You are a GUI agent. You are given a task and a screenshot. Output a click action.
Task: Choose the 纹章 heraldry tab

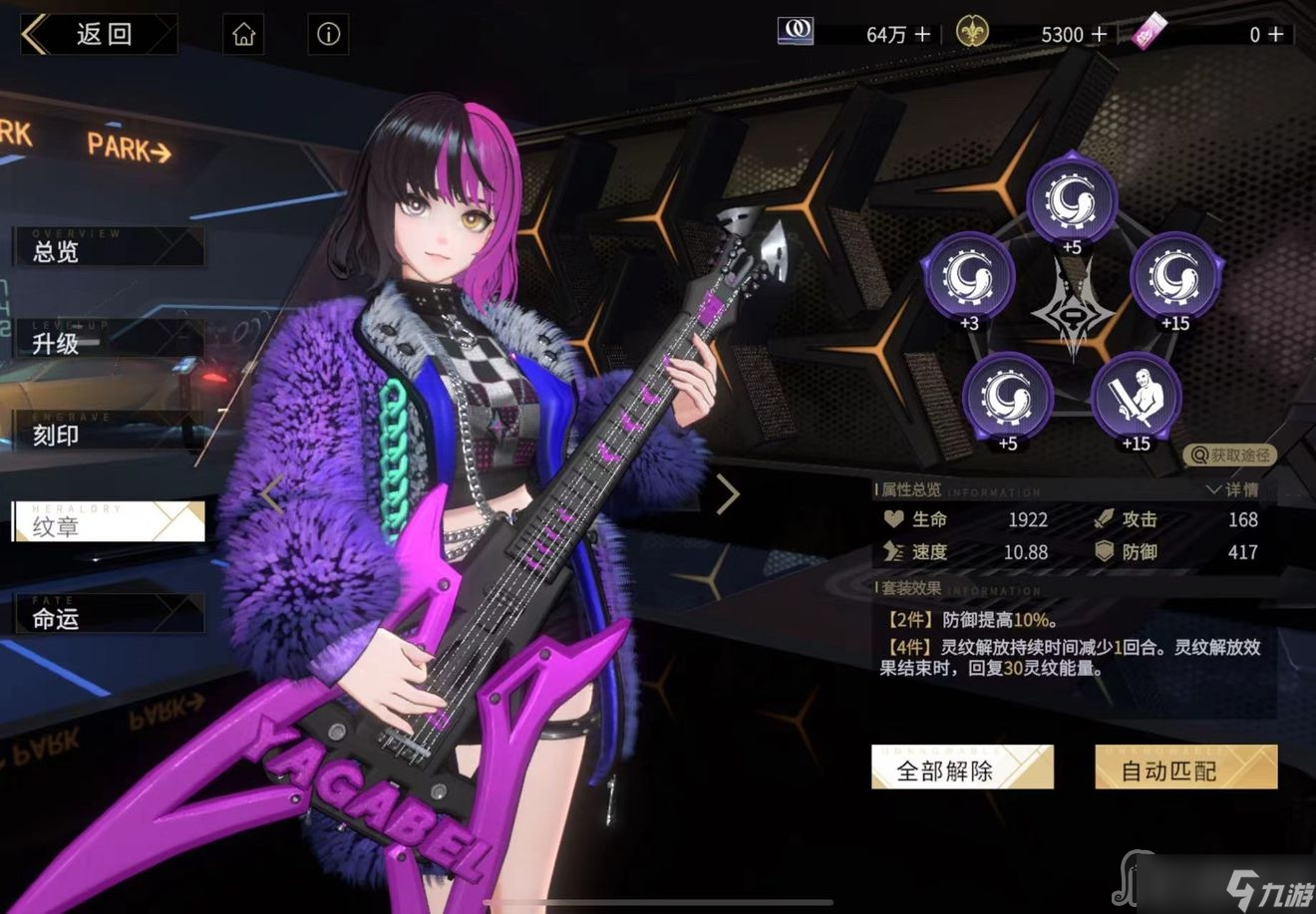[108, 524]
